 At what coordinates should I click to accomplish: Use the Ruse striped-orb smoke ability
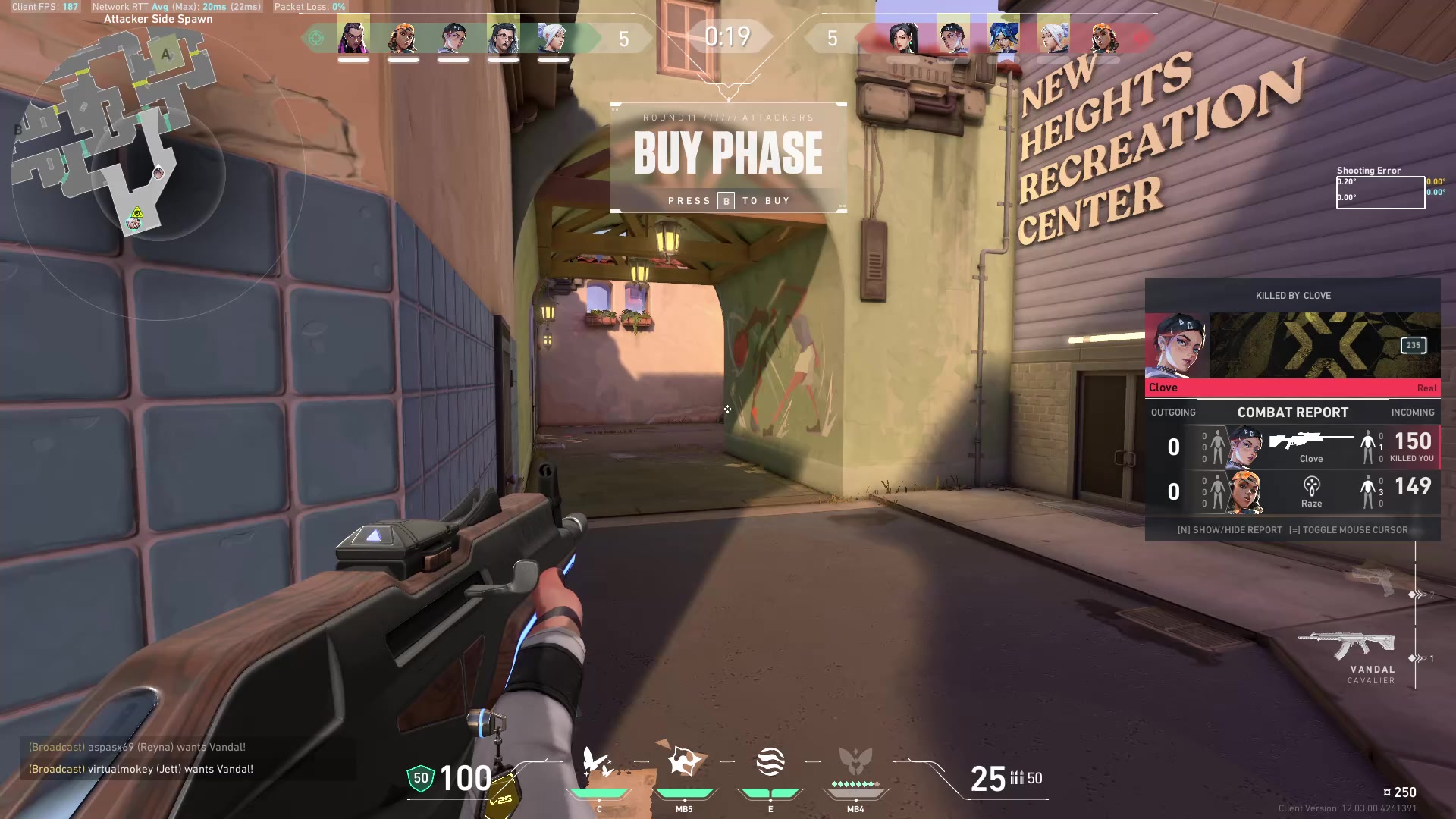tap(770, 762)
